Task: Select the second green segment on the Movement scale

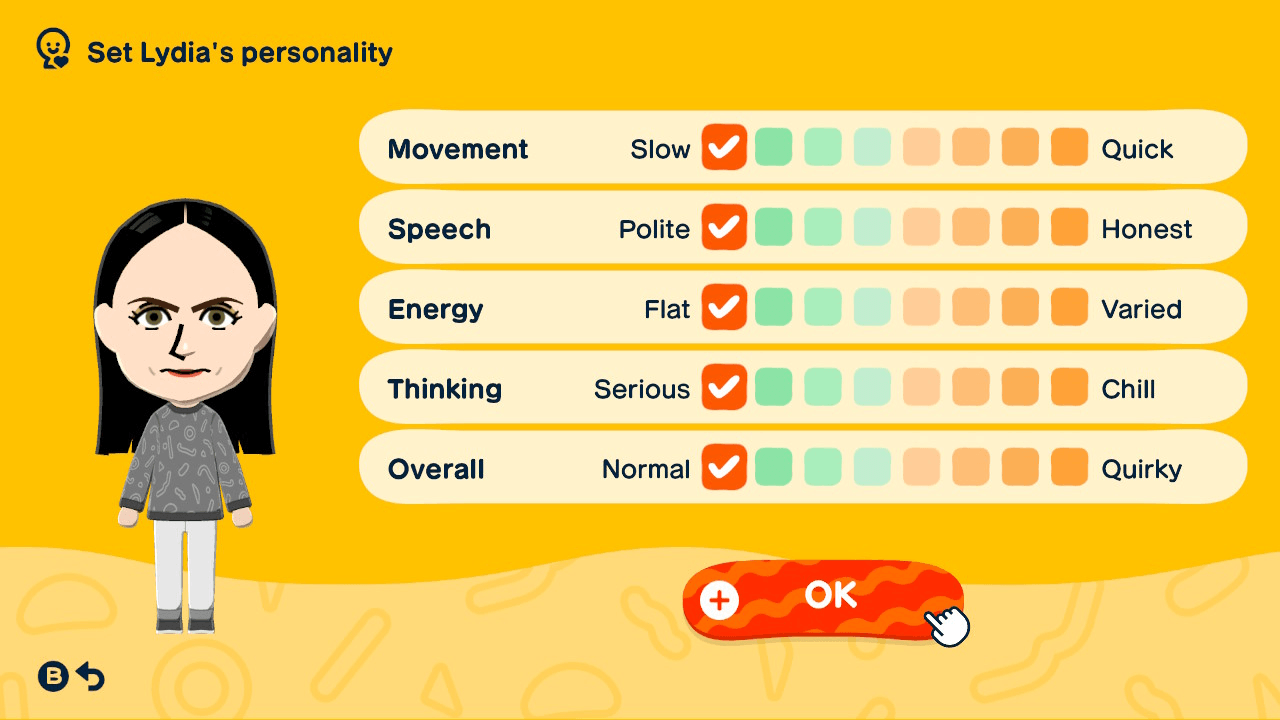Action: [x=823, y=147]
